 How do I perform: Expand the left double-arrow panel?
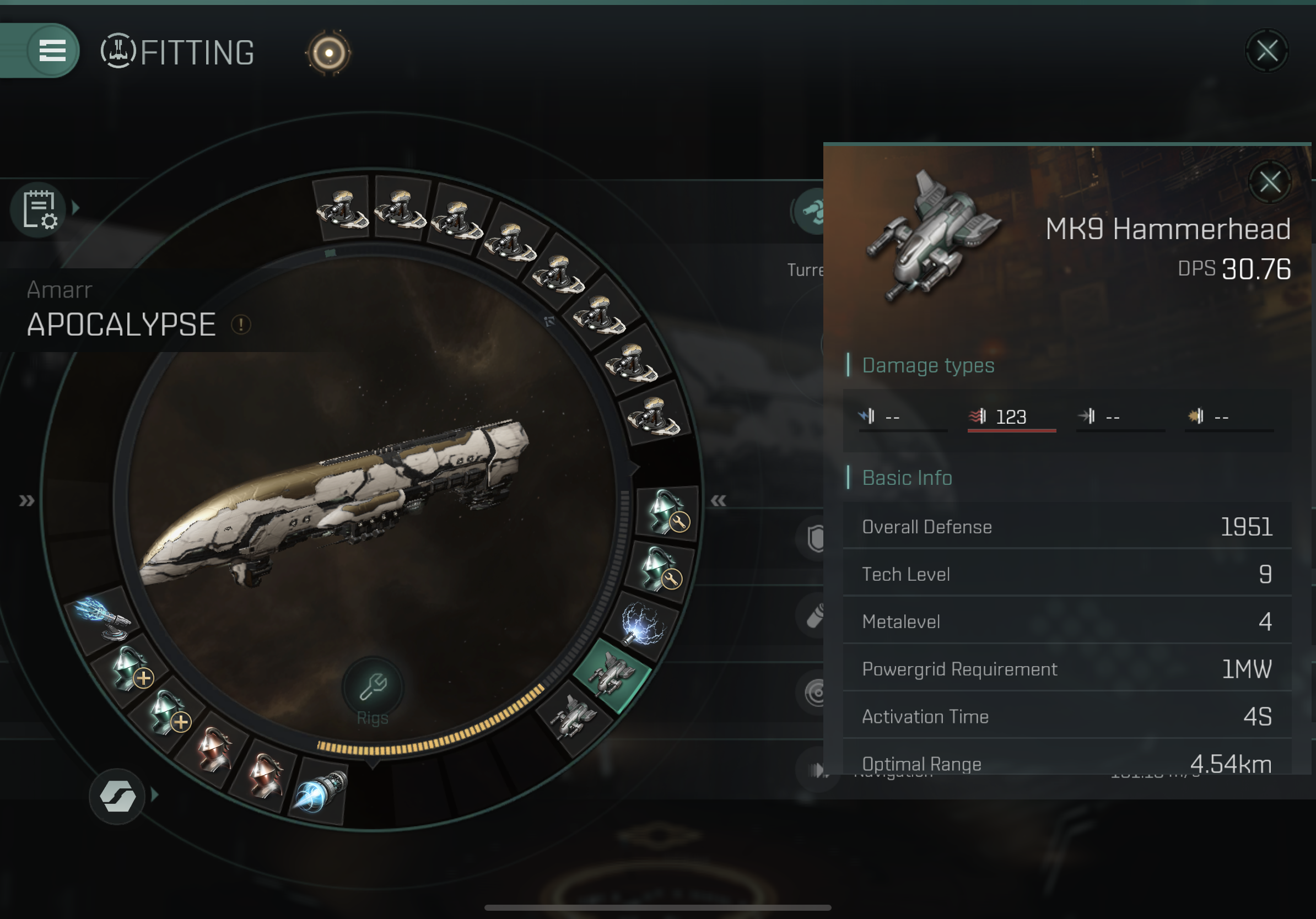click(x=26, y=501)
